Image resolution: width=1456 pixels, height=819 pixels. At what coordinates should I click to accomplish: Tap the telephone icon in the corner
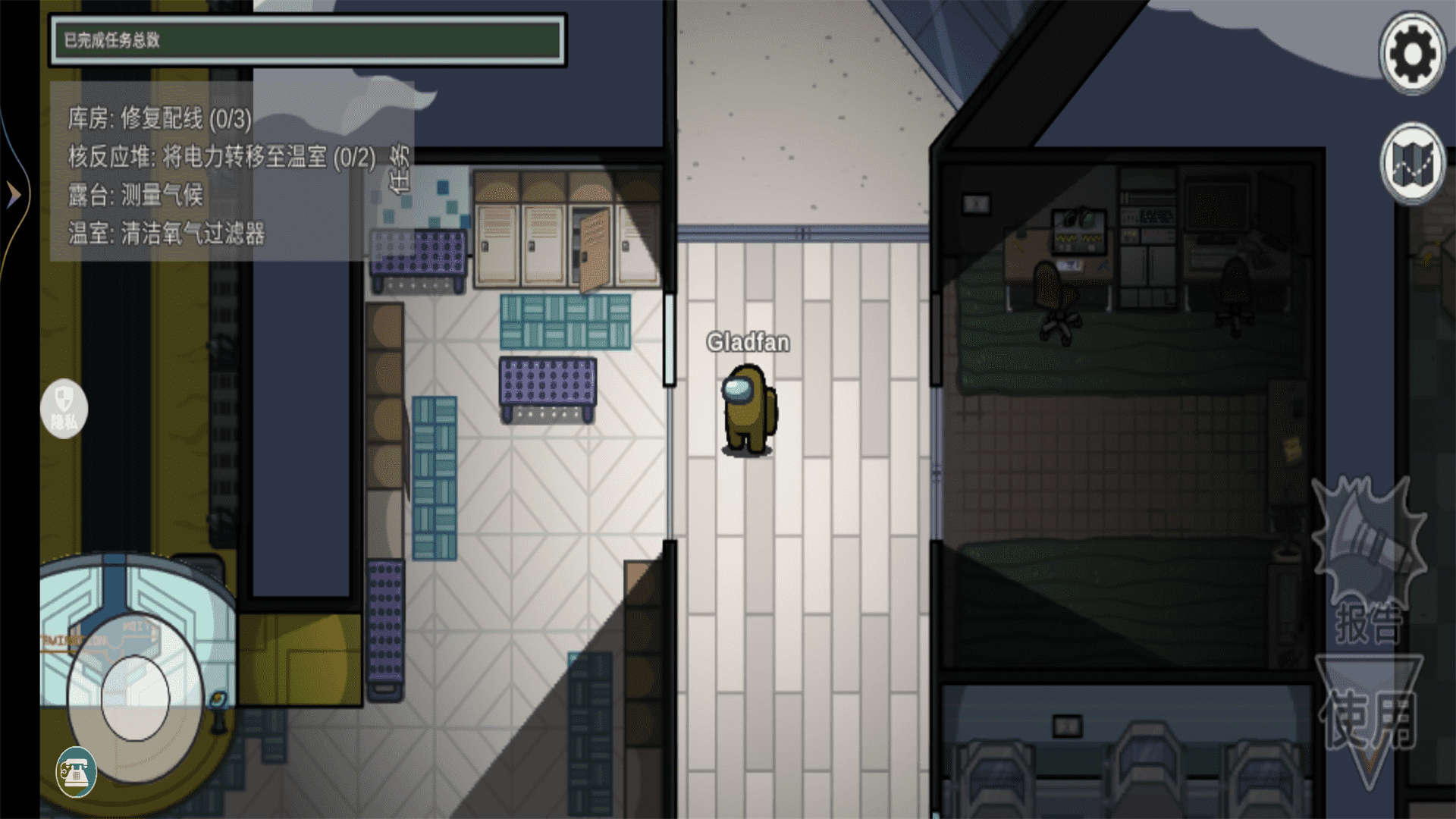coord(76,772)
